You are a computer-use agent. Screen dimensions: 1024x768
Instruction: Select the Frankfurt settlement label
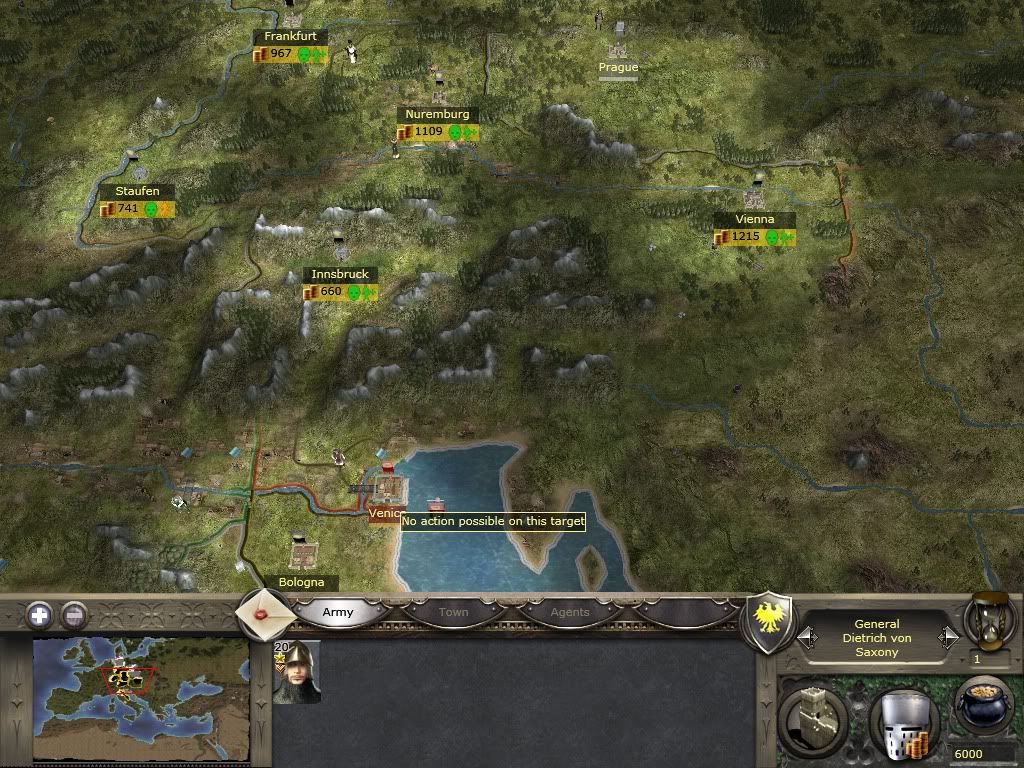pos(290,36)
